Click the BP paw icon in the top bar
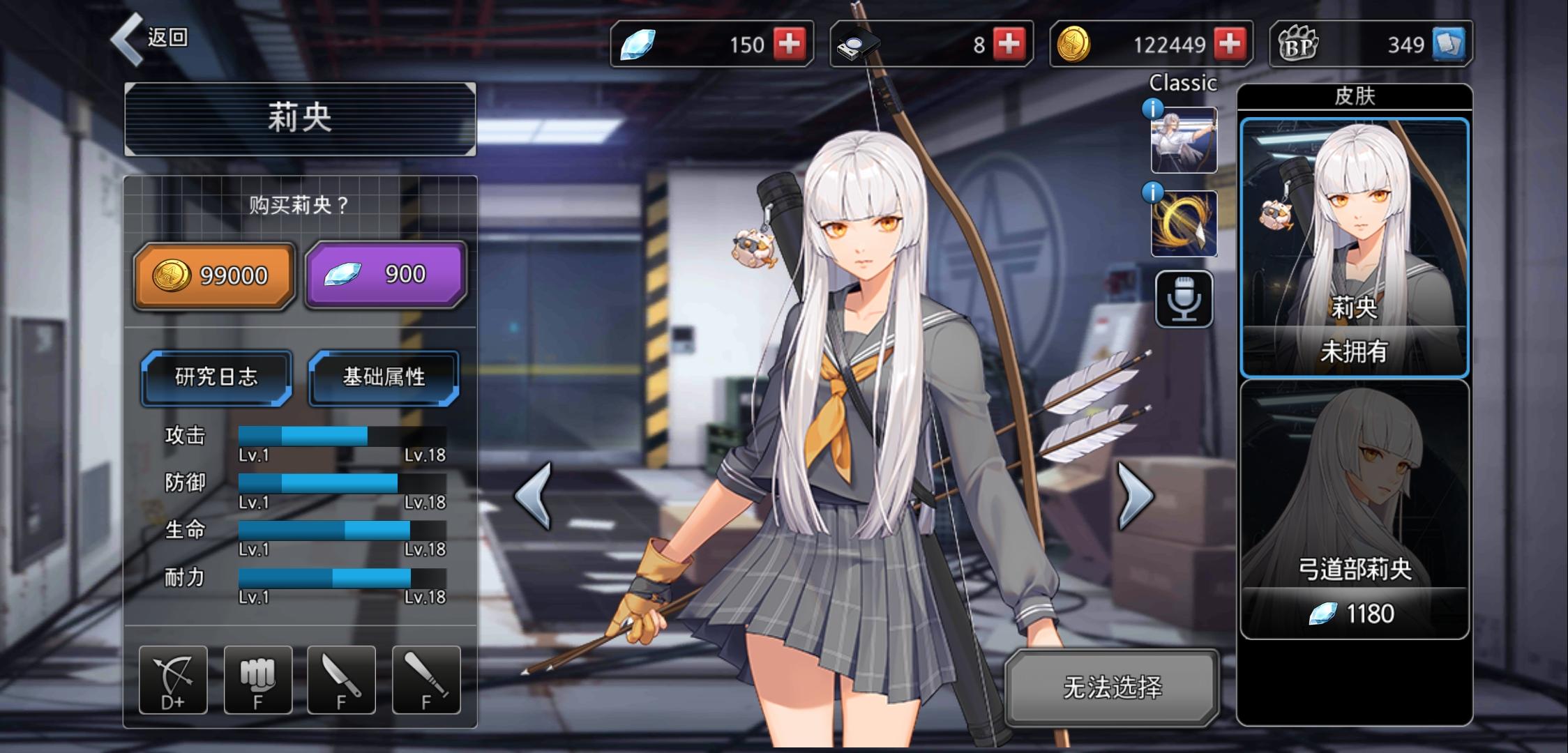Image resolution: width=1568 pixels, height=753 pixels. [x=1299, y=43]
